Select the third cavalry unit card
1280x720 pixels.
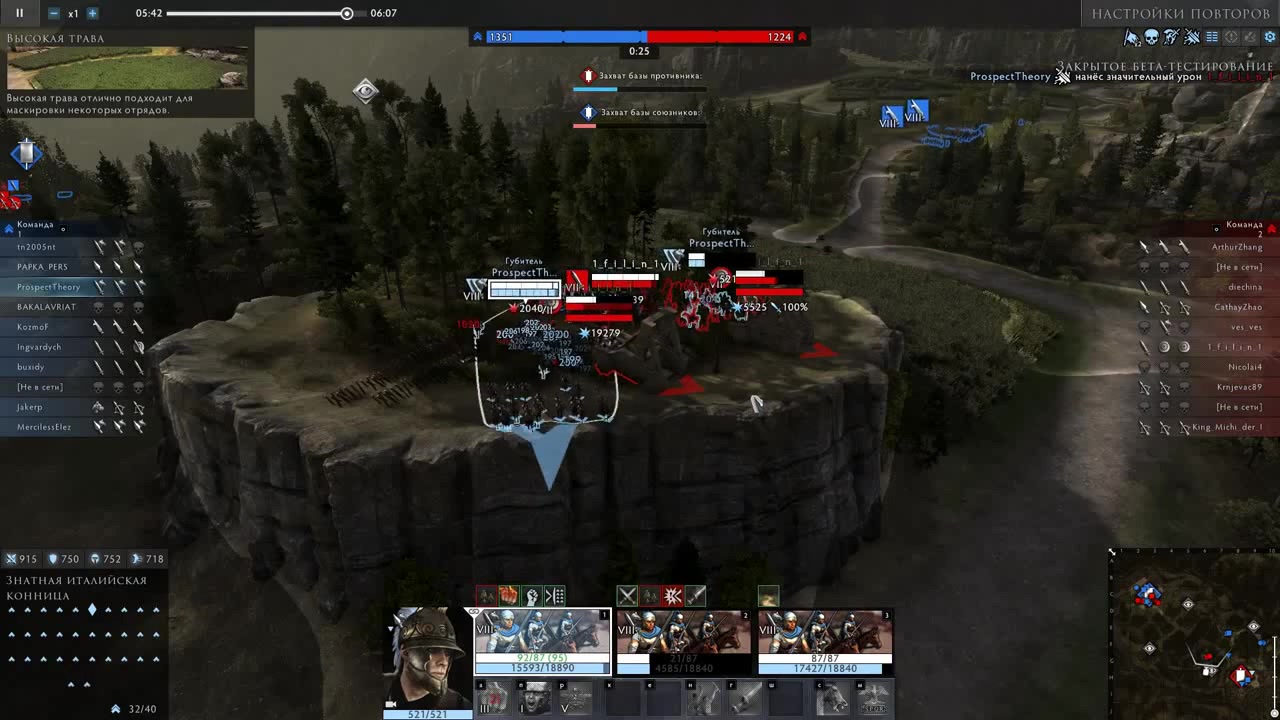point(825,642)
